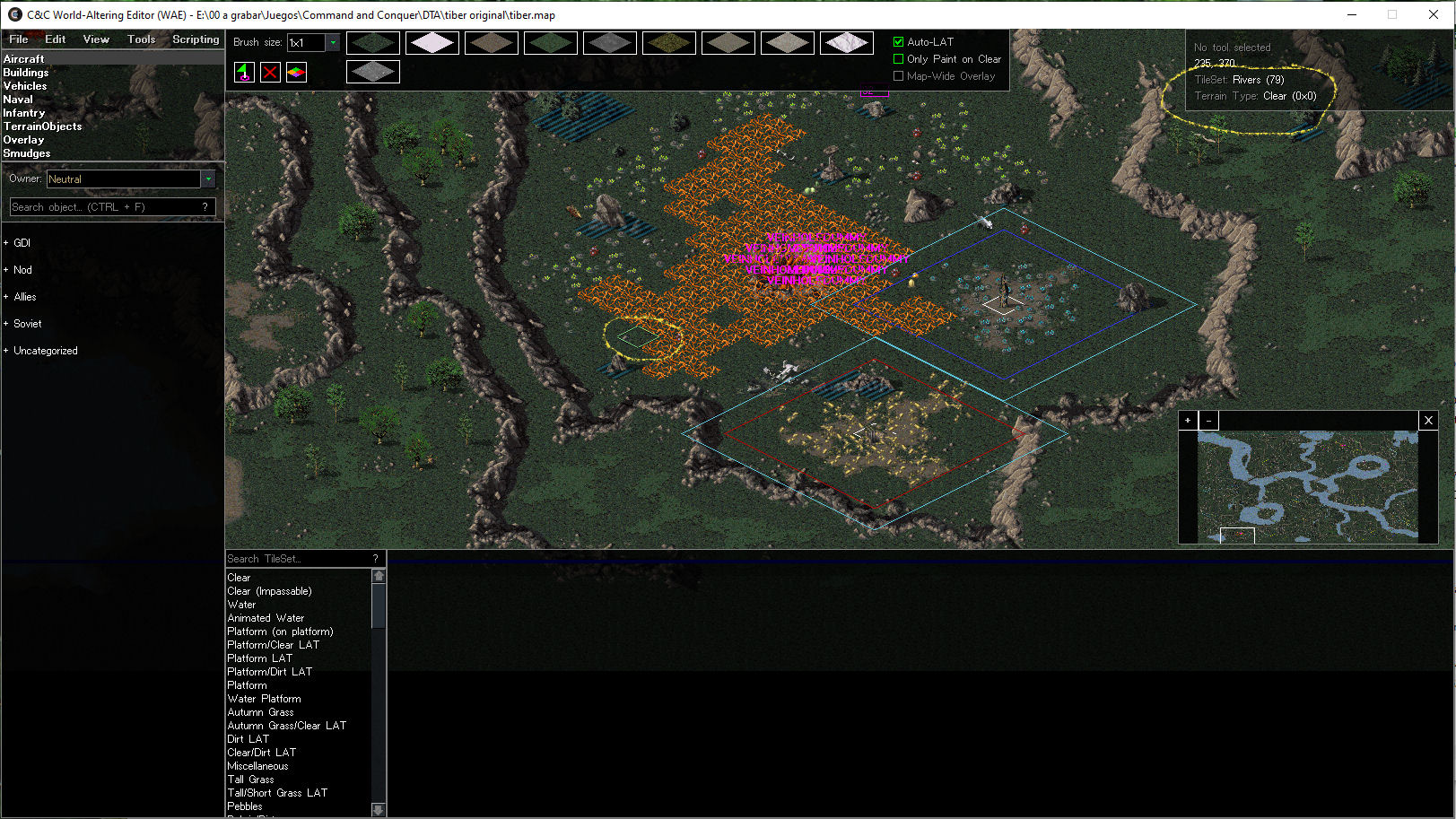Screen dimensions: 1456x819
Task: Zoom in the minimap with plus
Action: click(1188, 420)
